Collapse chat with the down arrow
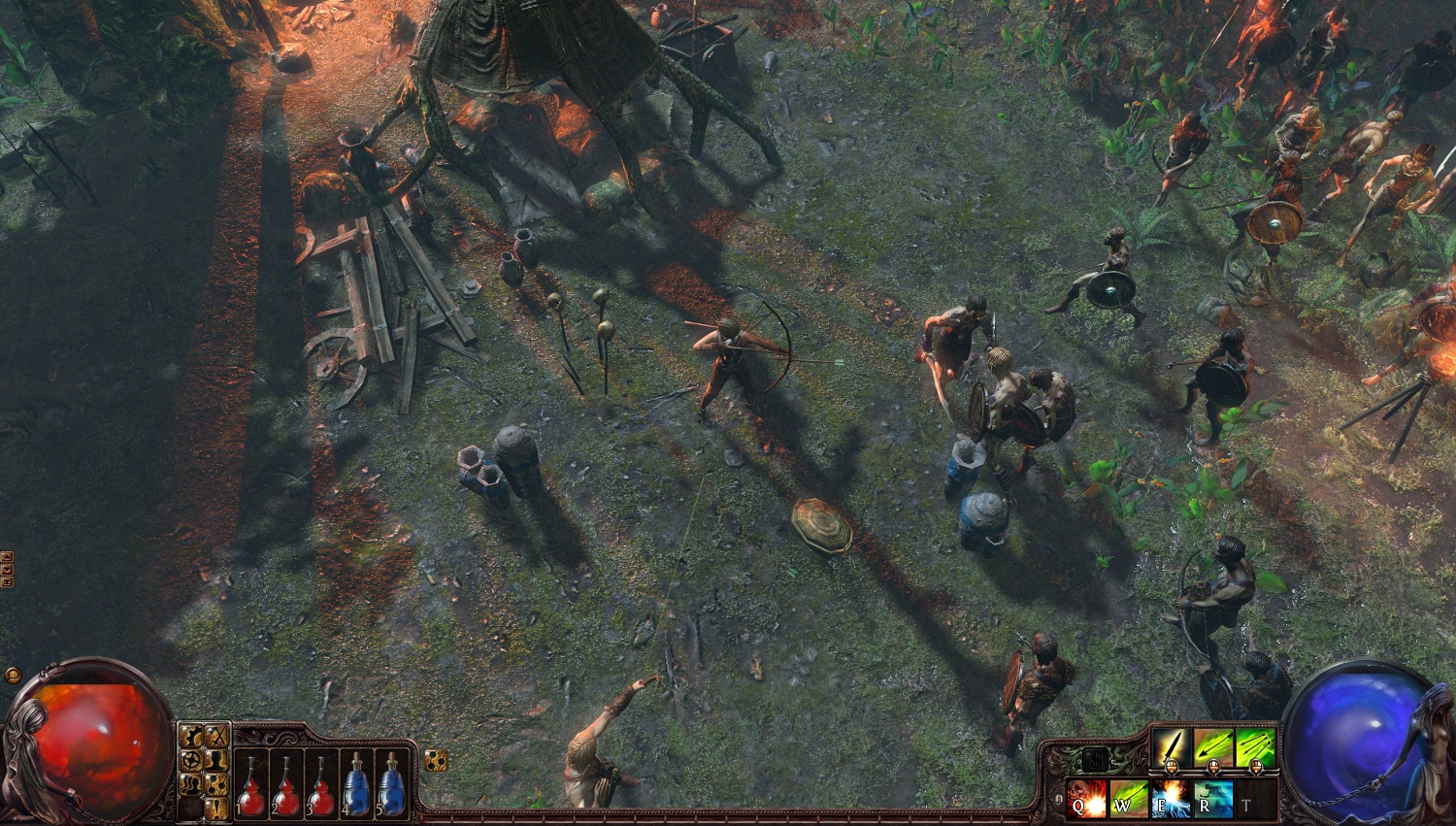The width and height of the screenshot is (1456, 826). [x=7, y=570]
